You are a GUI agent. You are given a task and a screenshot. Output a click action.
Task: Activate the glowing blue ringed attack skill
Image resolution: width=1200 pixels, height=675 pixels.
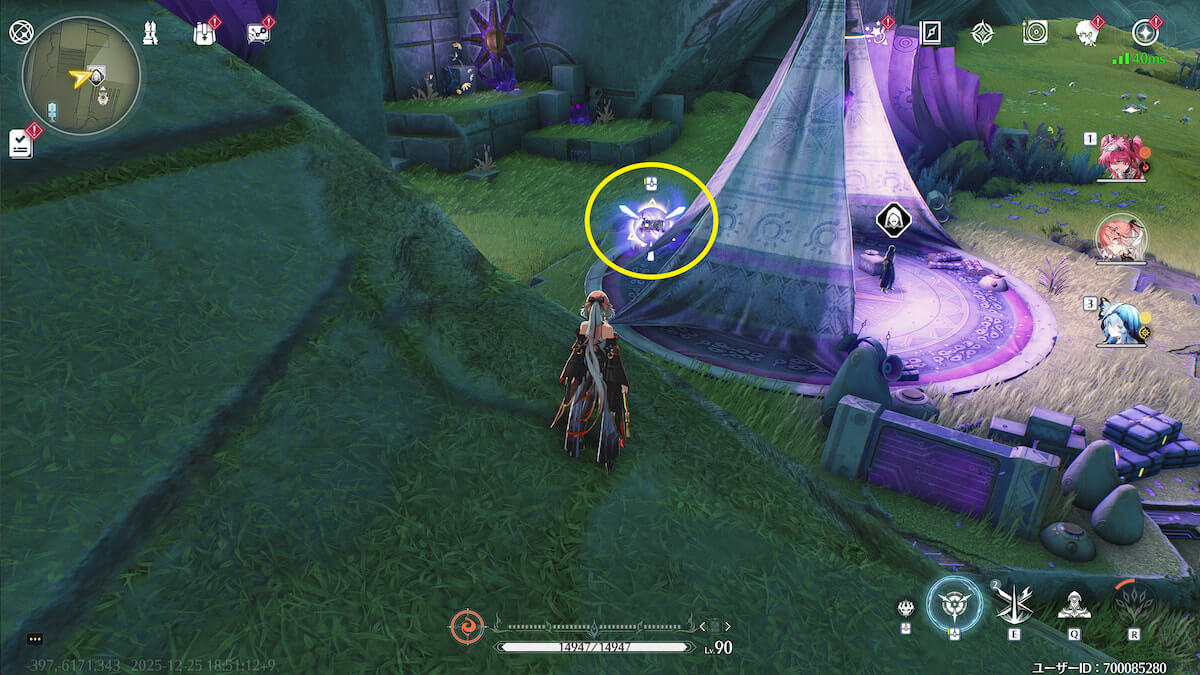954,605
